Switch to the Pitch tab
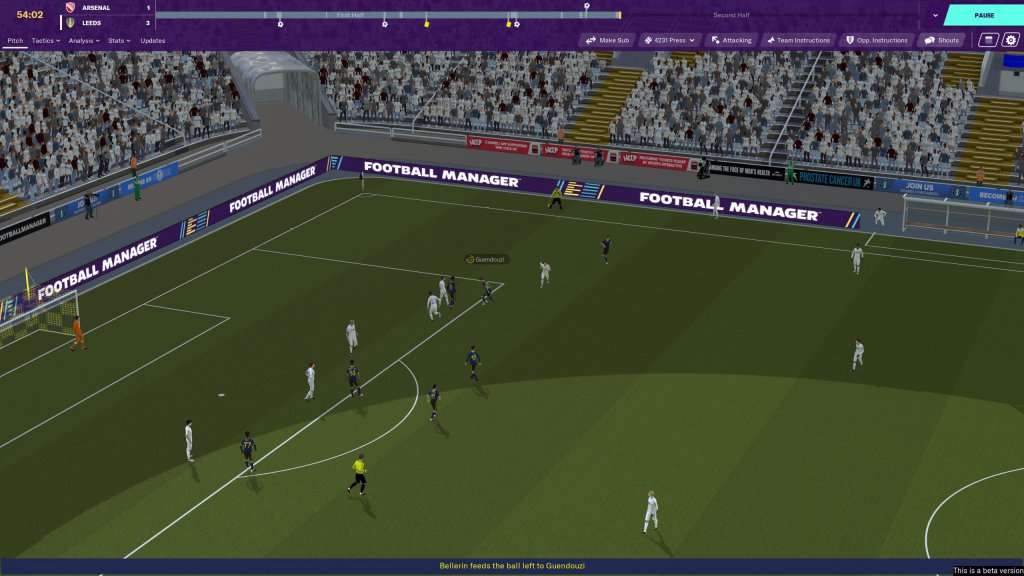Viewport: 1024px width, 576px height. 15,41
